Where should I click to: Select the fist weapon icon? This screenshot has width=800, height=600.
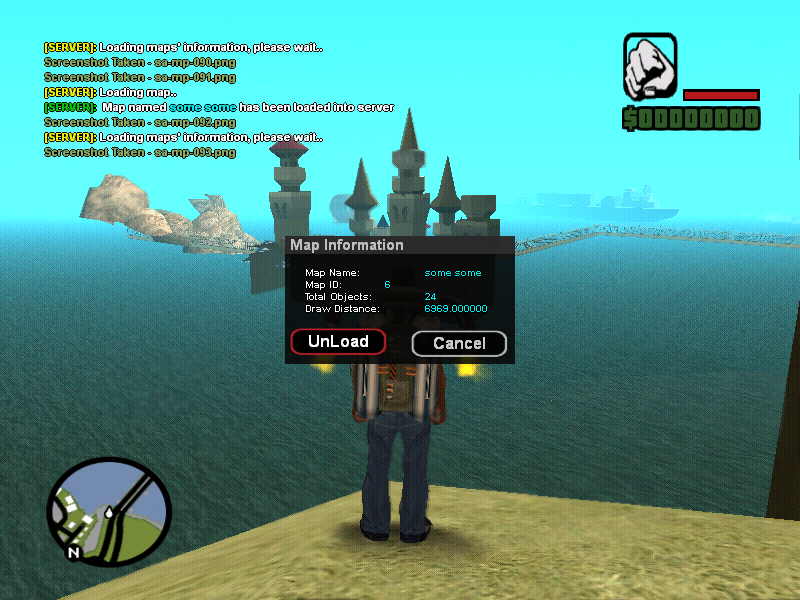tap(650, 64)
